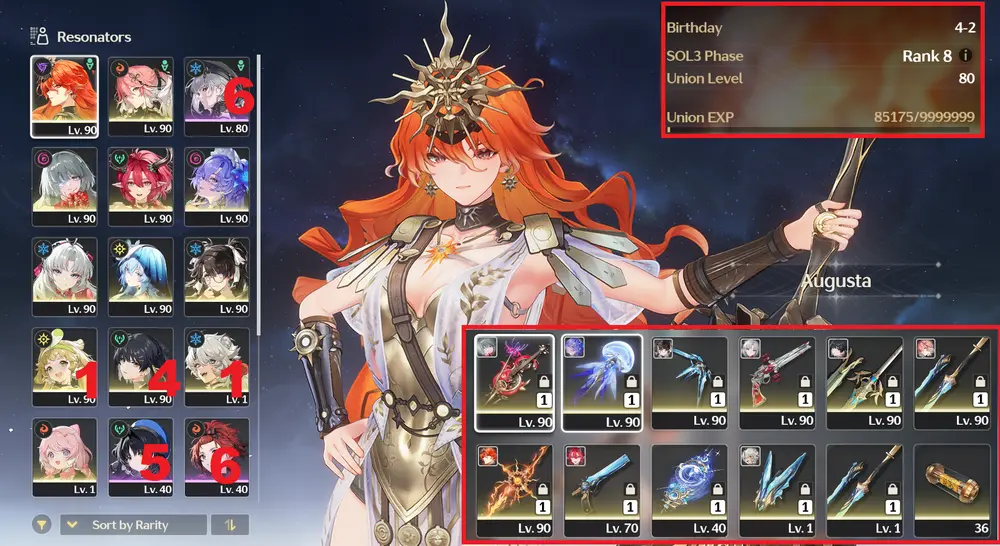1000x546 pixels.
Task: Select the light-blue haired resonator portrait
Action: 141,275
